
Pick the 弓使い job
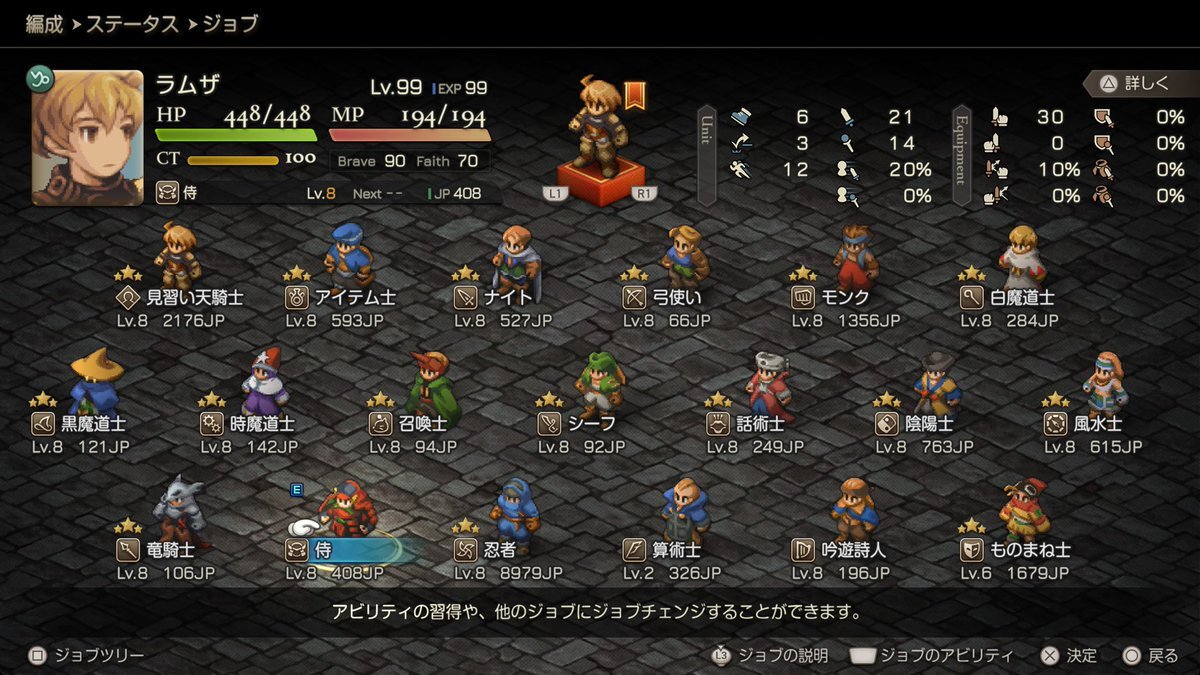672,297
